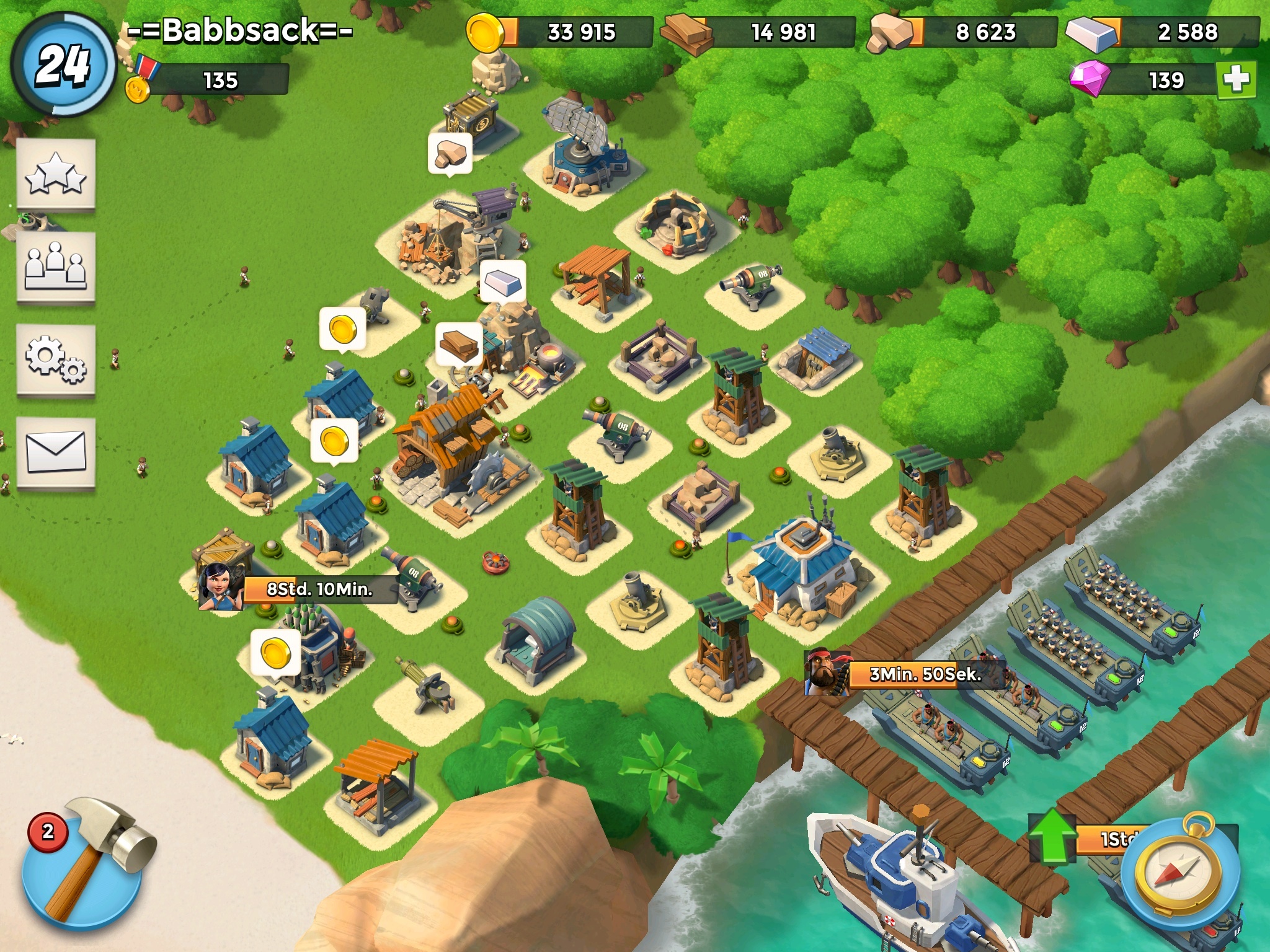
Task: Select the 8Std. 10Min. upgrade timer
Action: click(319, 589)
